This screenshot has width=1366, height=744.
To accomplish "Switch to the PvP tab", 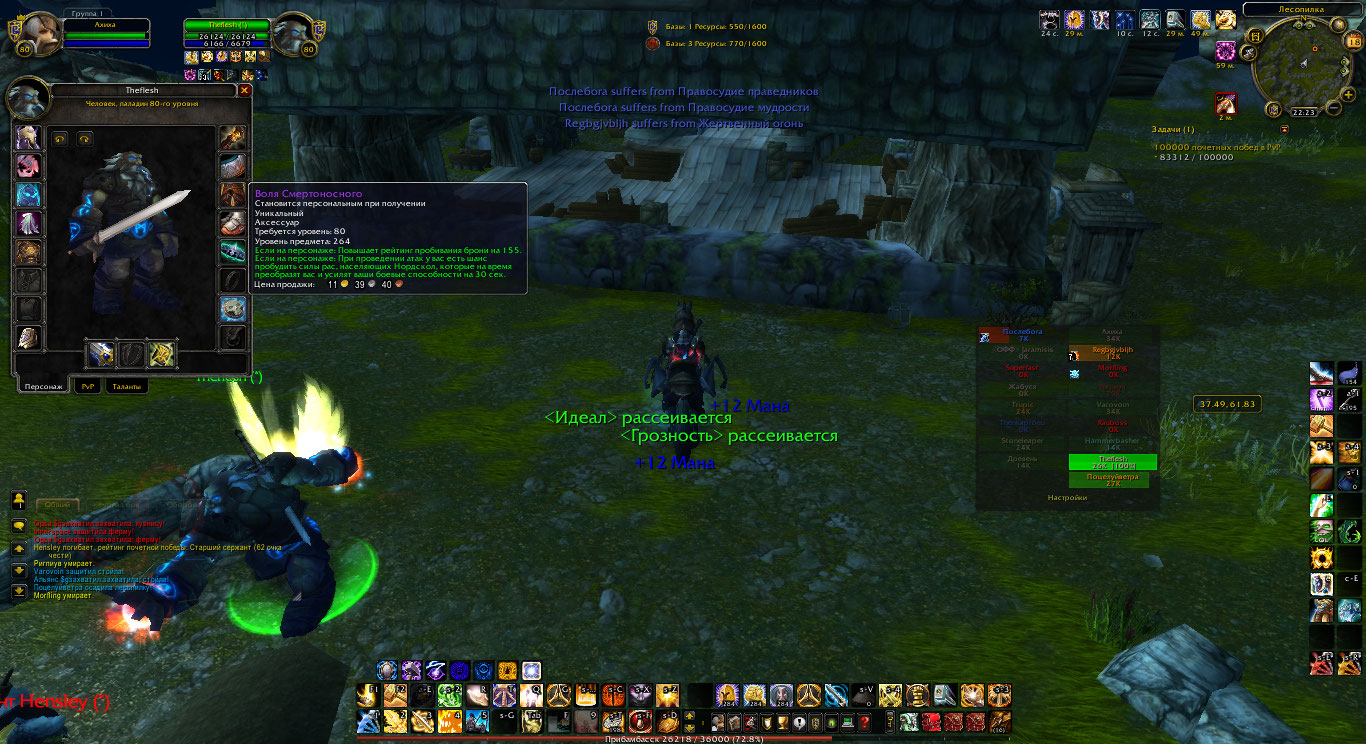I will pyautogui.click(x=86, y=386).
